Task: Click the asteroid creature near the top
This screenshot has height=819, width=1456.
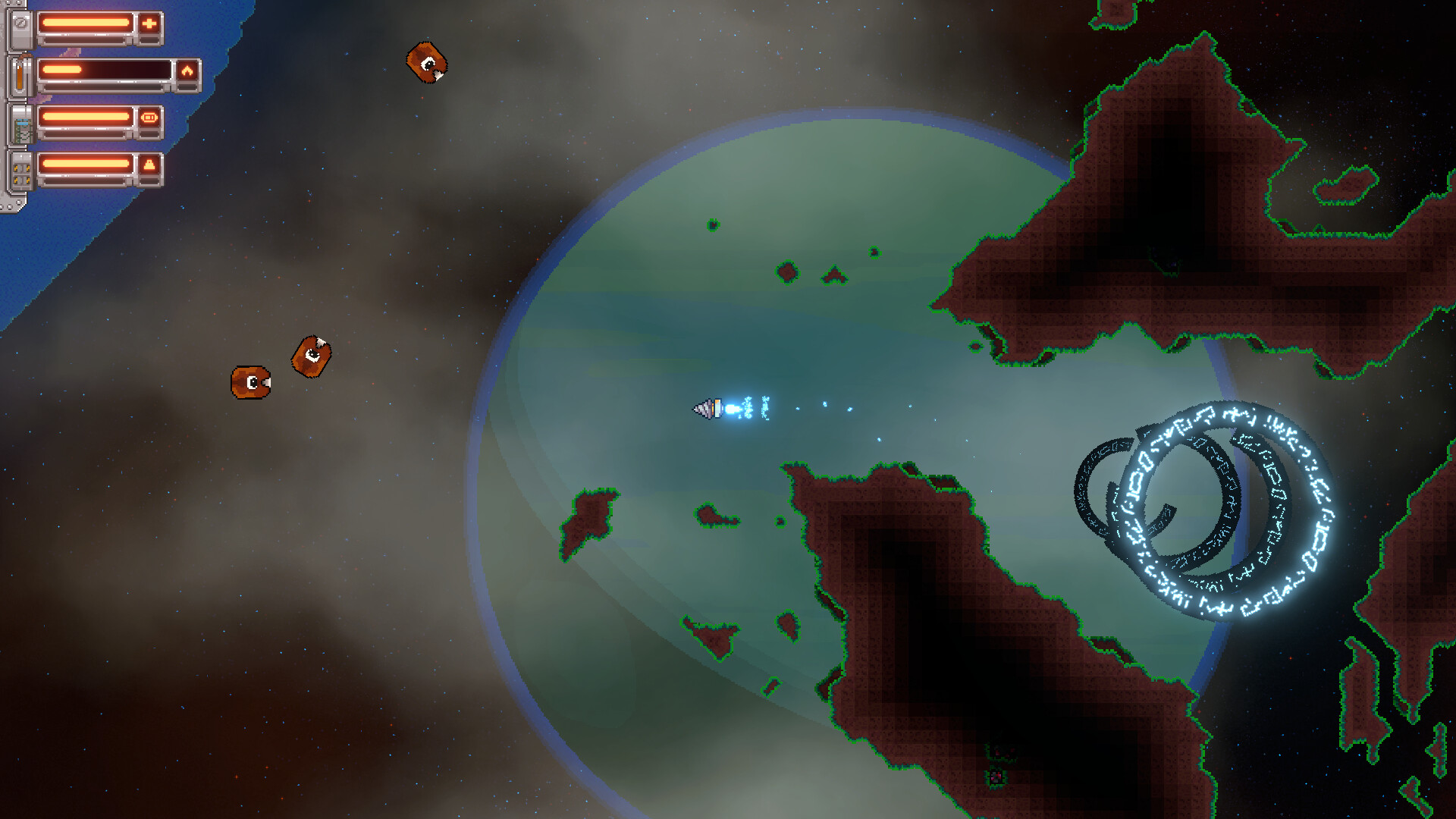Action: click(427, 62)
